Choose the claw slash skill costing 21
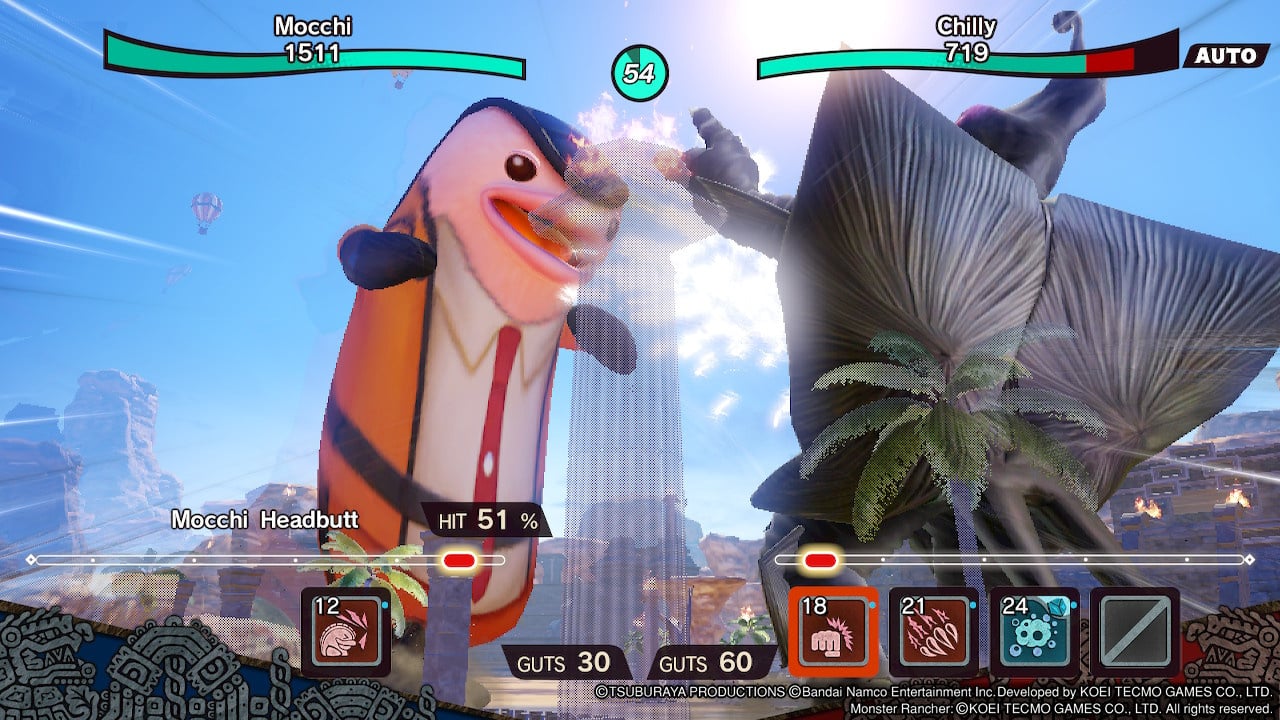Screen dimensions: 1280x720 (934, 632)
